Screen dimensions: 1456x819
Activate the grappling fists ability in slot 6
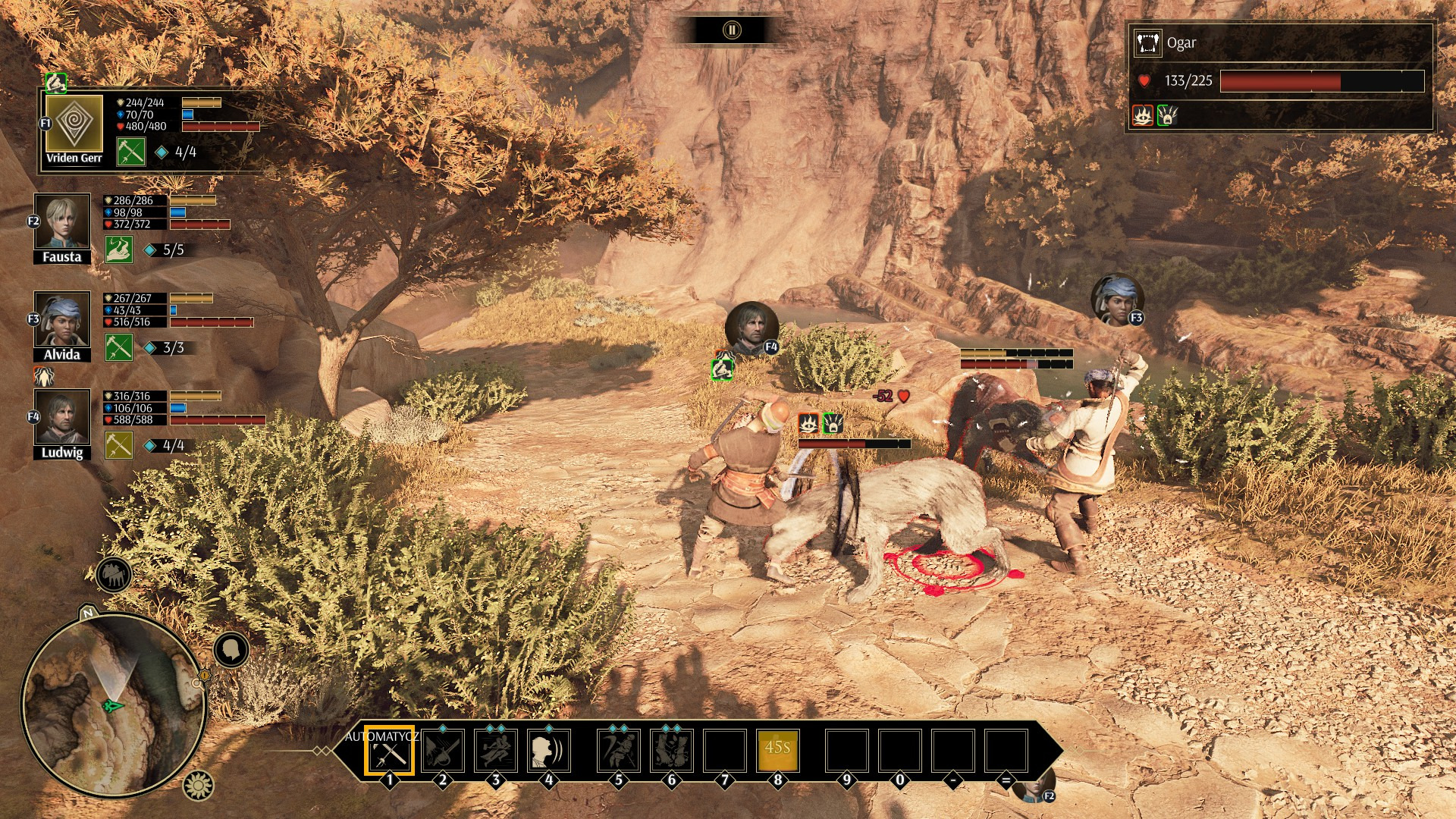point(672,751)
